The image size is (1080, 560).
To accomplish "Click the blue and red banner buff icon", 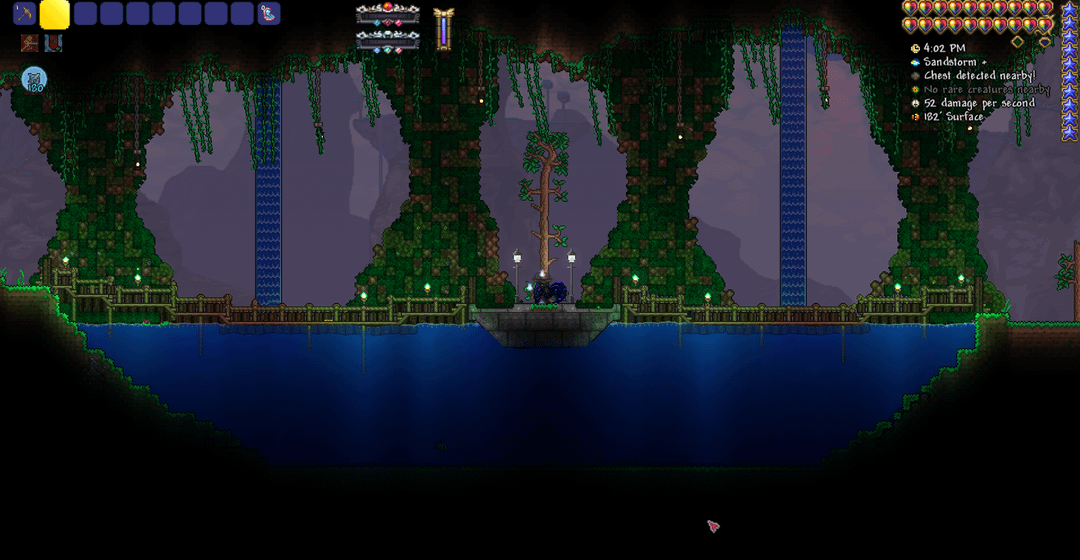I will (x=53, y=43).
